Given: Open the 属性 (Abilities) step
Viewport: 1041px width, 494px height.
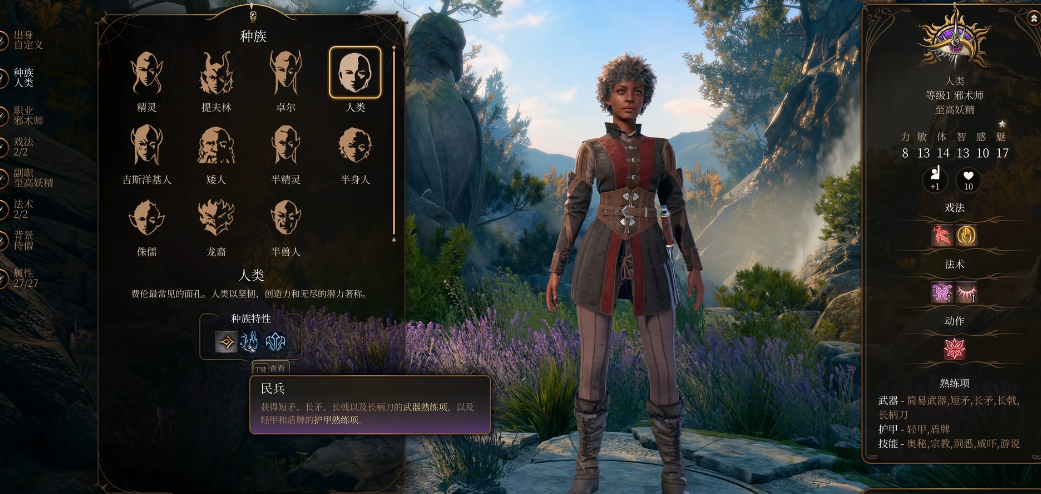Looking at the screenshot, I should coord(22,277).
